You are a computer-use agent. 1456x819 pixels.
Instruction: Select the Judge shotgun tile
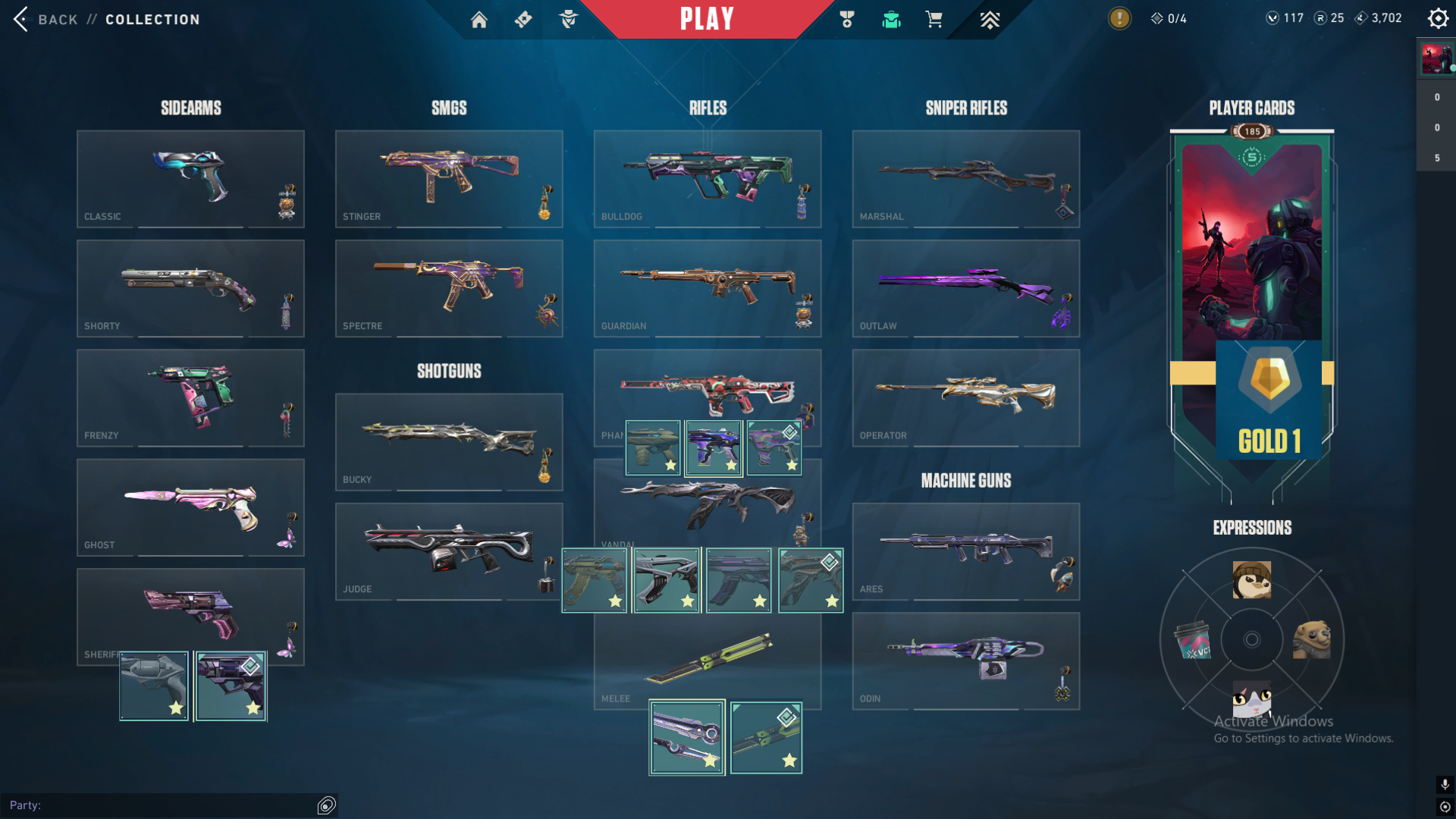point(449,551)
